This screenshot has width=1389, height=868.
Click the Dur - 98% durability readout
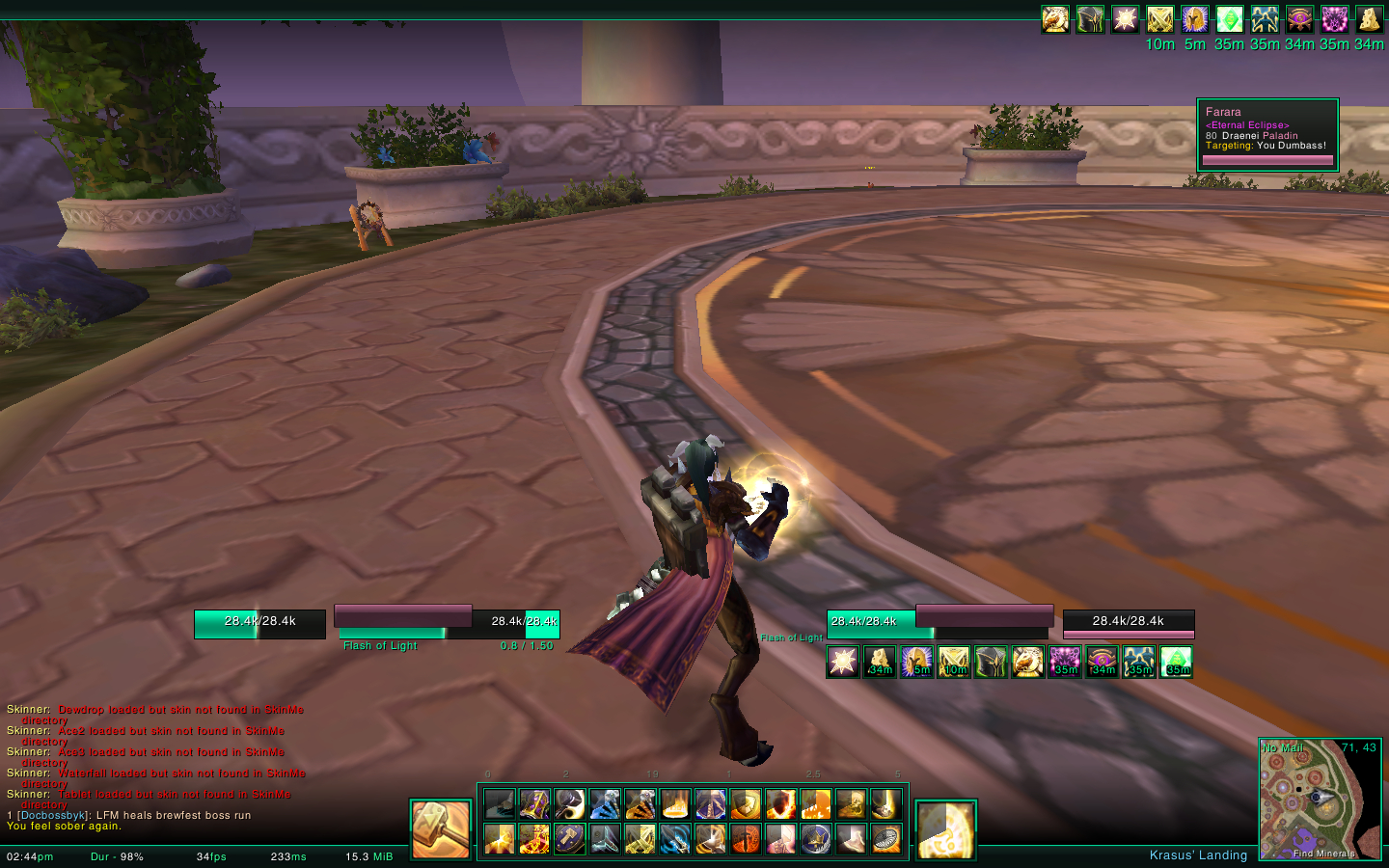[x=117, y=856]
